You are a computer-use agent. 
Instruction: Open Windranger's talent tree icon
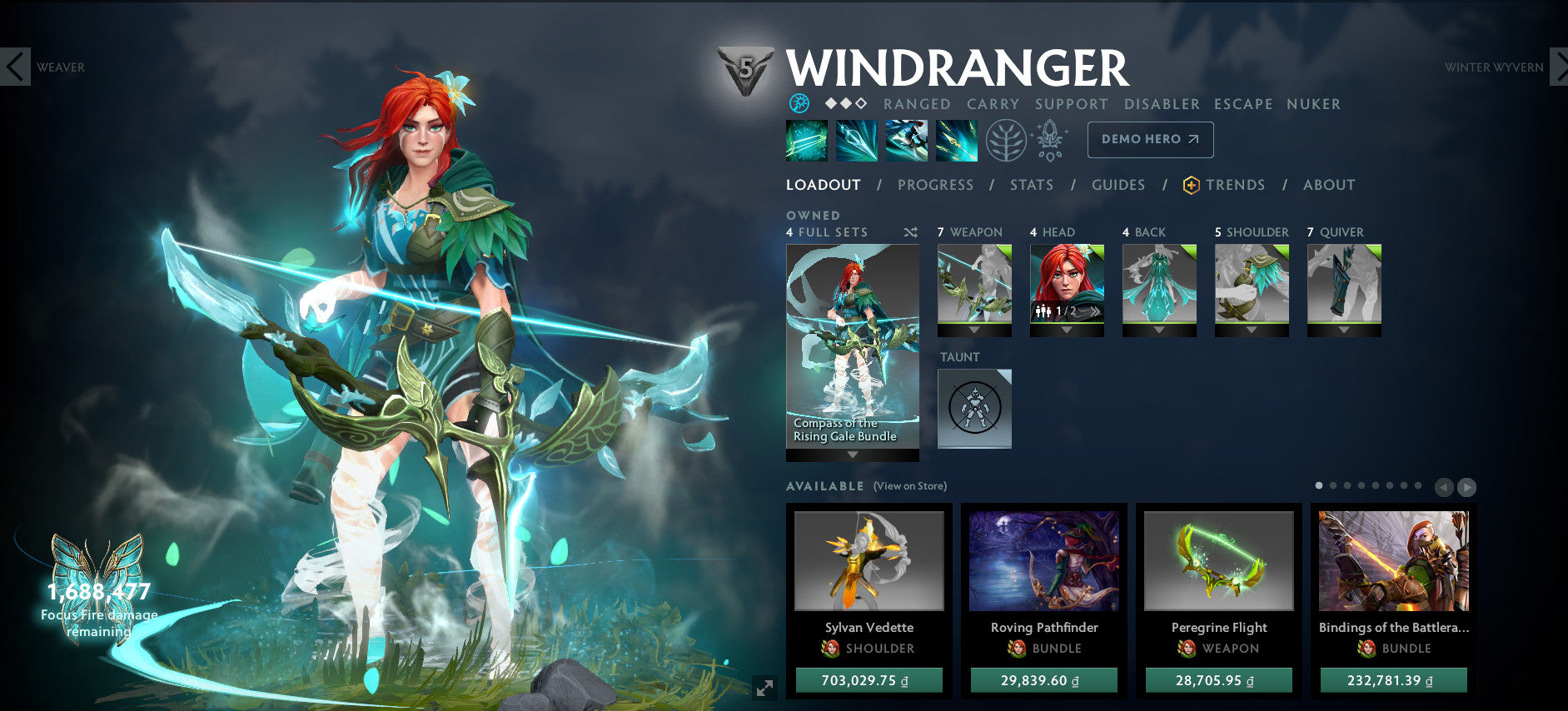1007,140
